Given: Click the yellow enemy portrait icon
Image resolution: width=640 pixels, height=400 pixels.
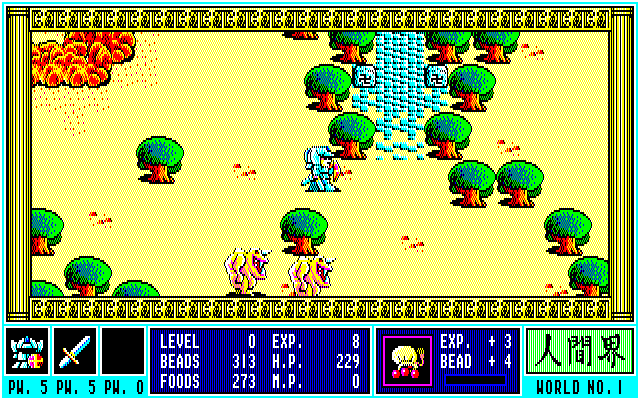Looking at the screenshot, I should (407, 360).
